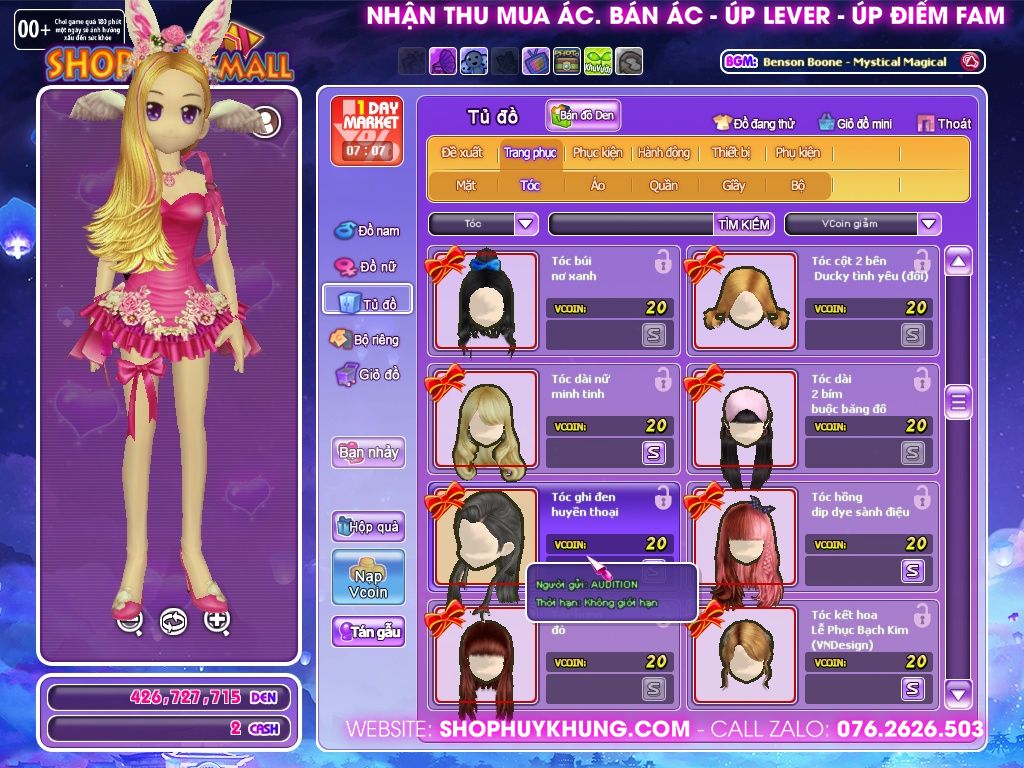Open the VCoin giảm sort dropdown

[929, 224]
